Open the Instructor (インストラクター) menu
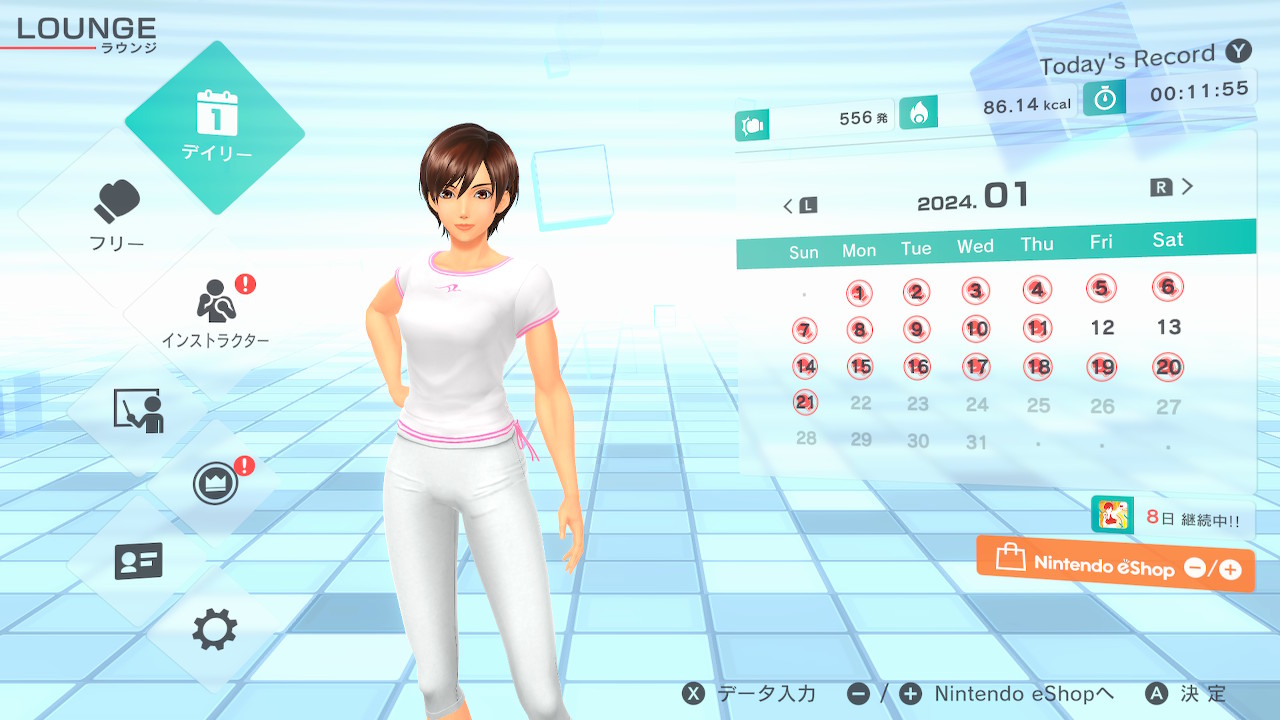The width and height of the screenshot is (1280, 720). pos(215,312)
